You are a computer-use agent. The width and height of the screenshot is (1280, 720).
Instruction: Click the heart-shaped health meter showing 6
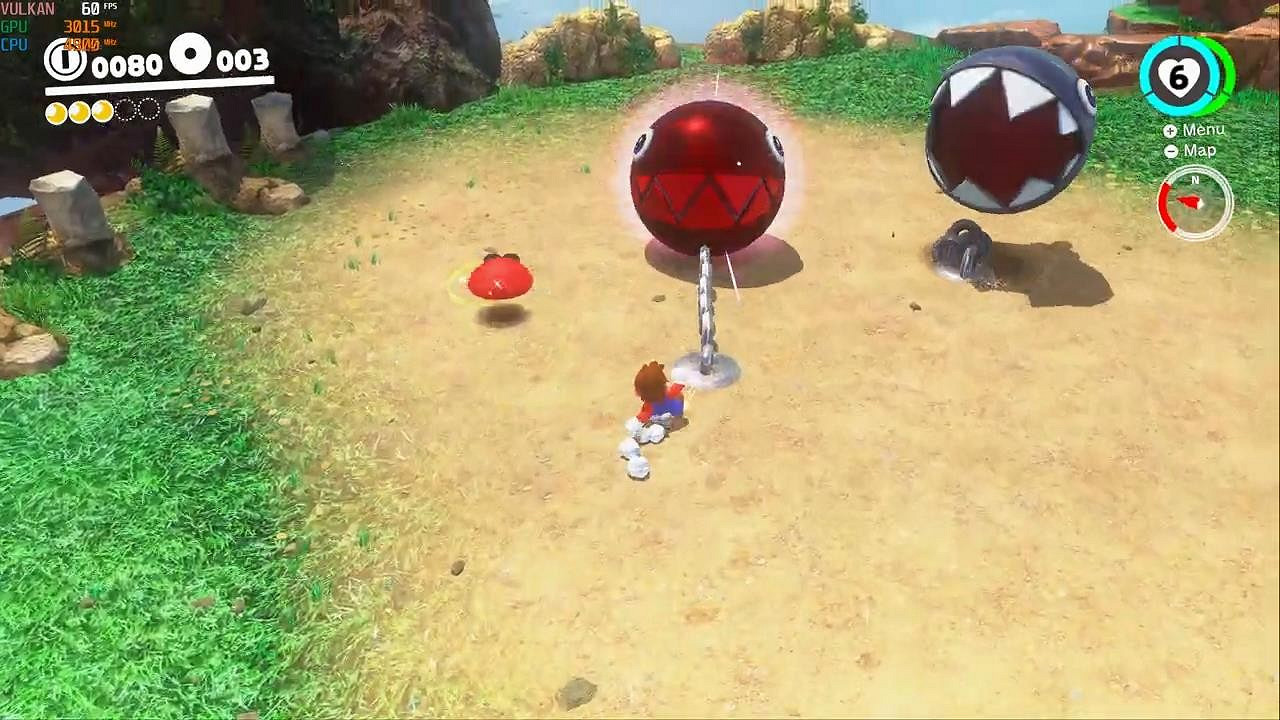(x=1177, y=77)
